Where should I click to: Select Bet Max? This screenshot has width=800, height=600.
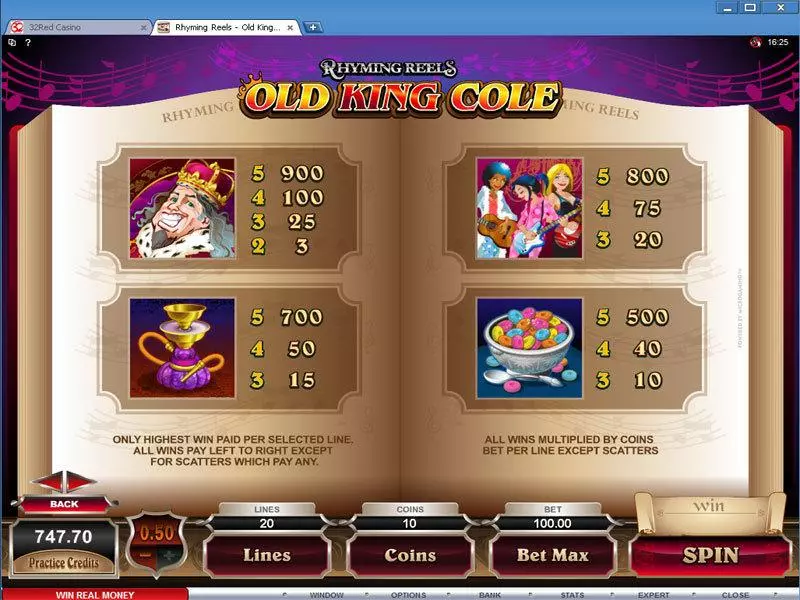click(x=552, y=555)
